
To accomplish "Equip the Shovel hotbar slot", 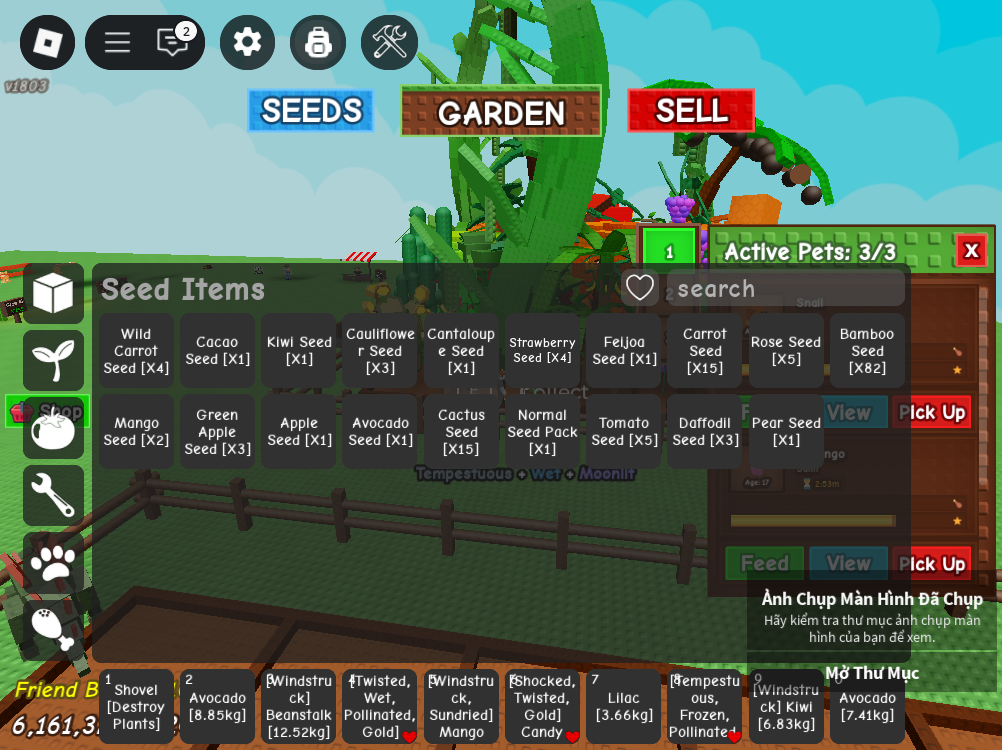I will (x=136, y=707).
